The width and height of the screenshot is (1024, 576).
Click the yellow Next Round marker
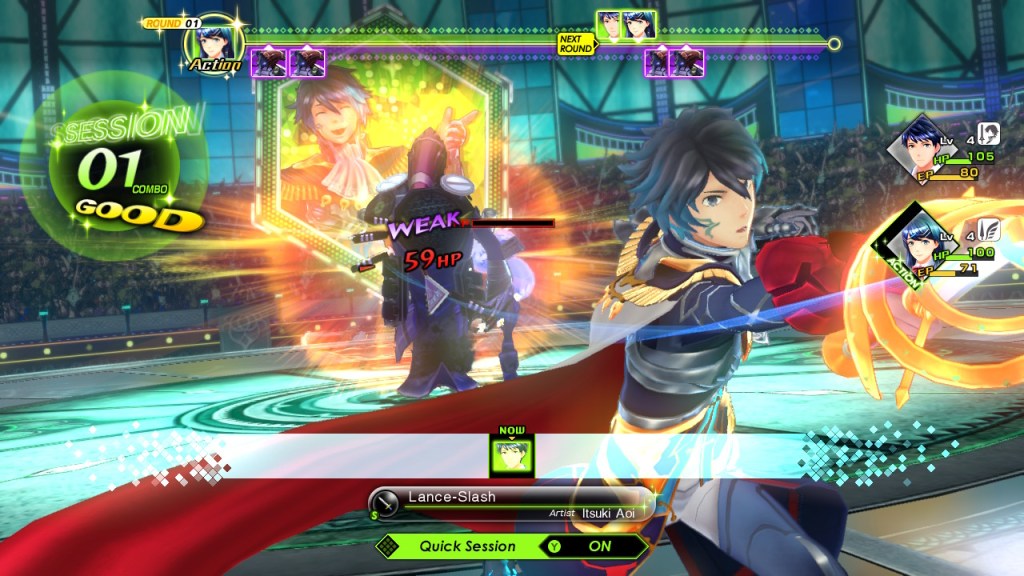tap(575, 45)
